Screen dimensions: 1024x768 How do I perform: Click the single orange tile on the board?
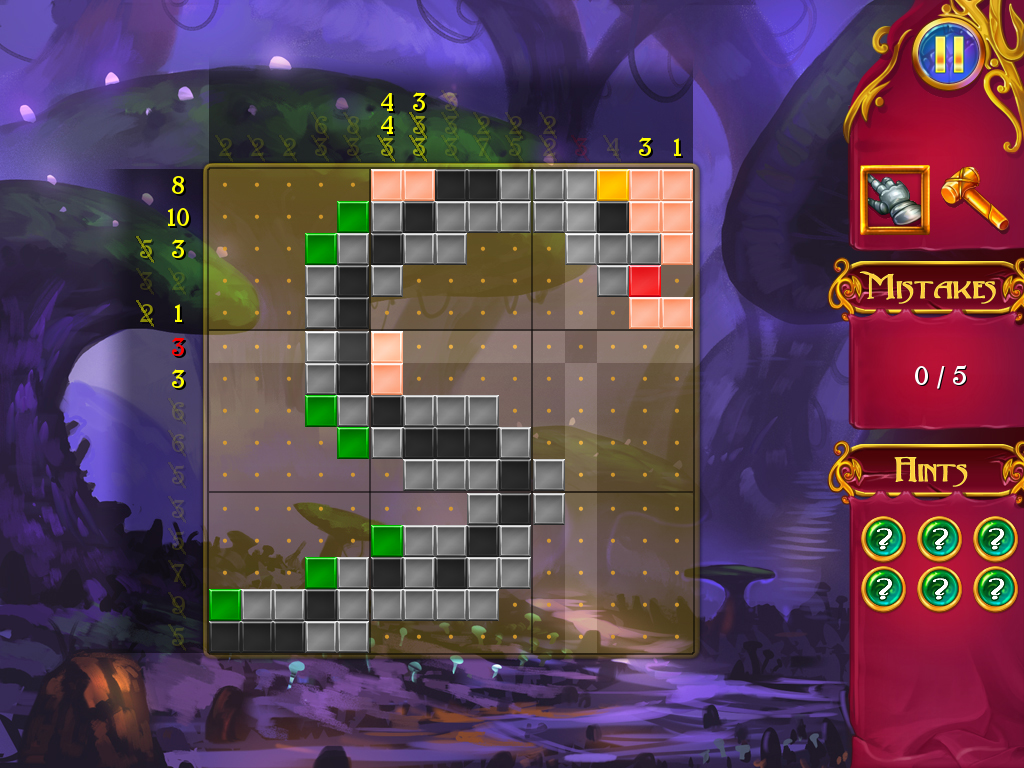tap(613, 185)
